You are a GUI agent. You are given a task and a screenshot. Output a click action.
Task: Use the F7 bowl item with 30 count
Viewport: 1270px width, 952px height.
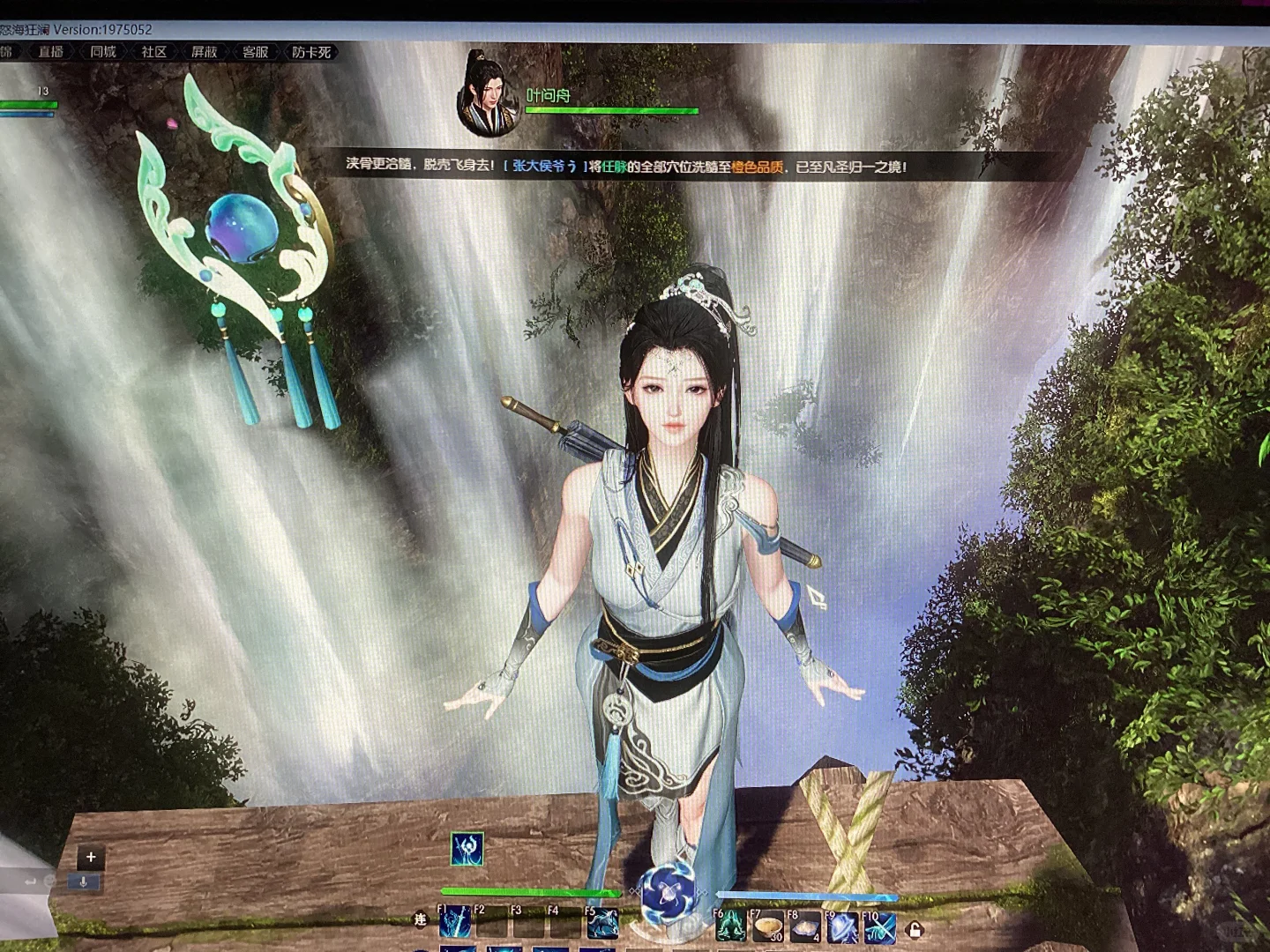click(x=767, y=926)
